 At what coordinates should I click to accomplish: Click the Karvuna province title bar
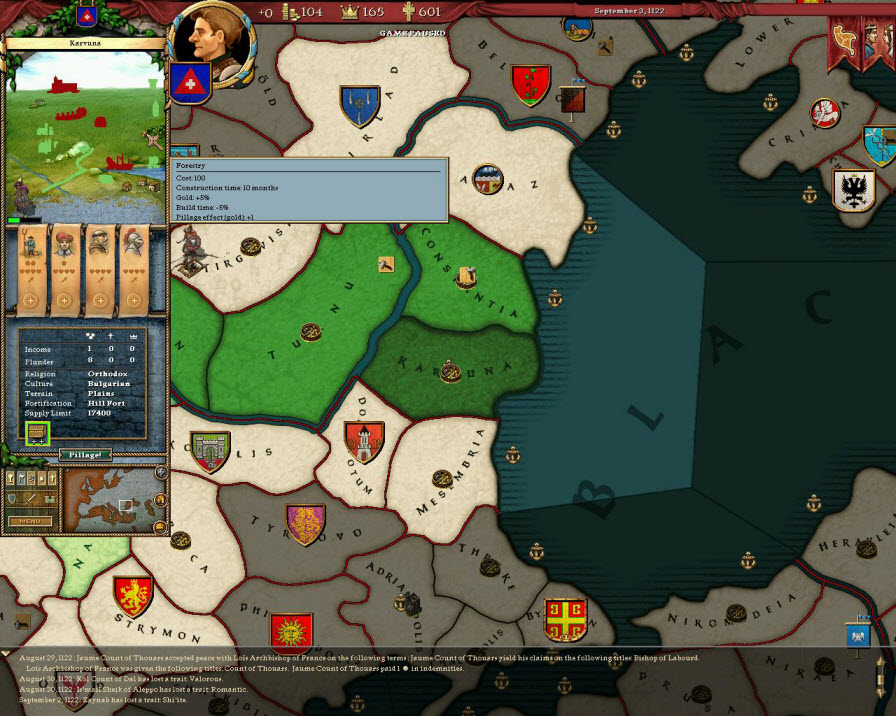click(84, 44)
